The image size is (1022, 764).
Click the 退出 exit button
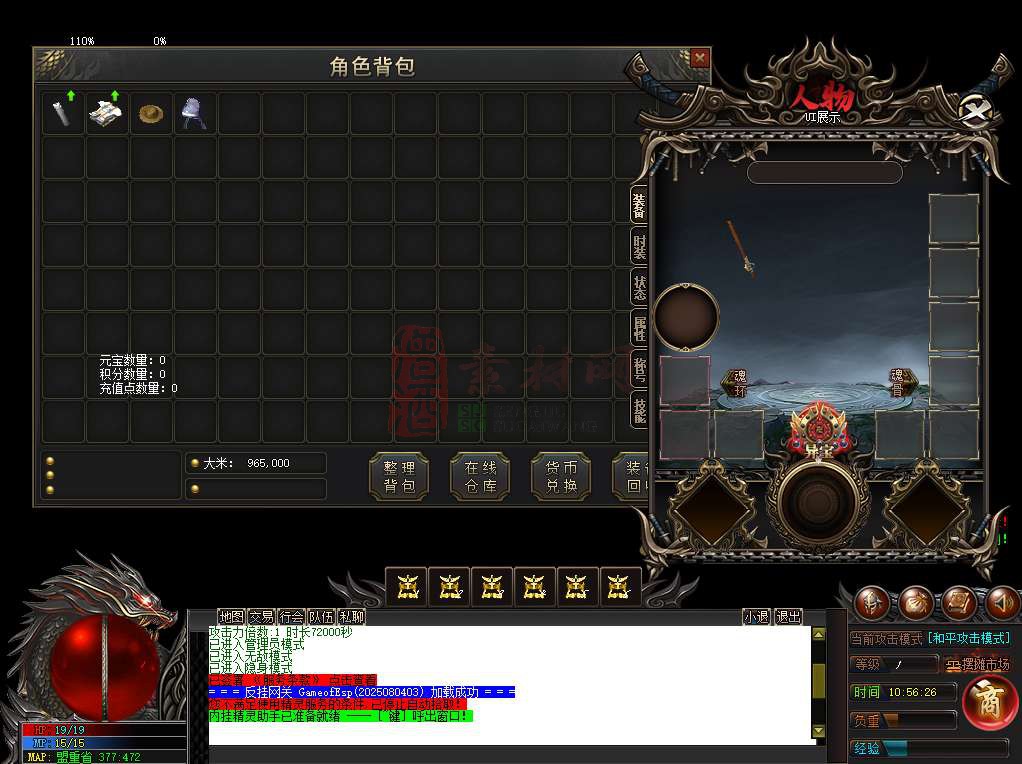click(x=789, y=617)
